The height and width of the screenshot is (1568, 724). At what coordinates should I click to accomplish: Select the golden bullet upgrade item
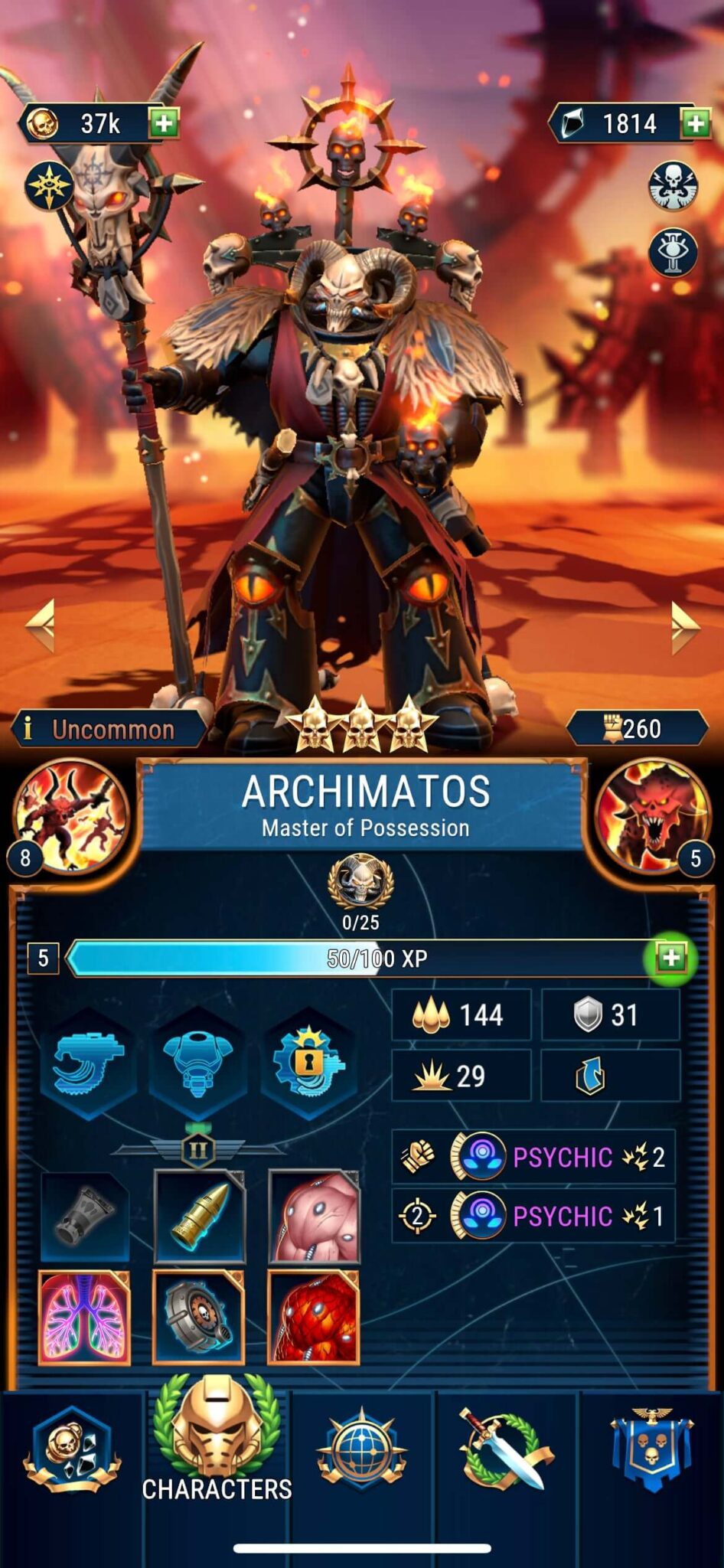pos(199,1217)
